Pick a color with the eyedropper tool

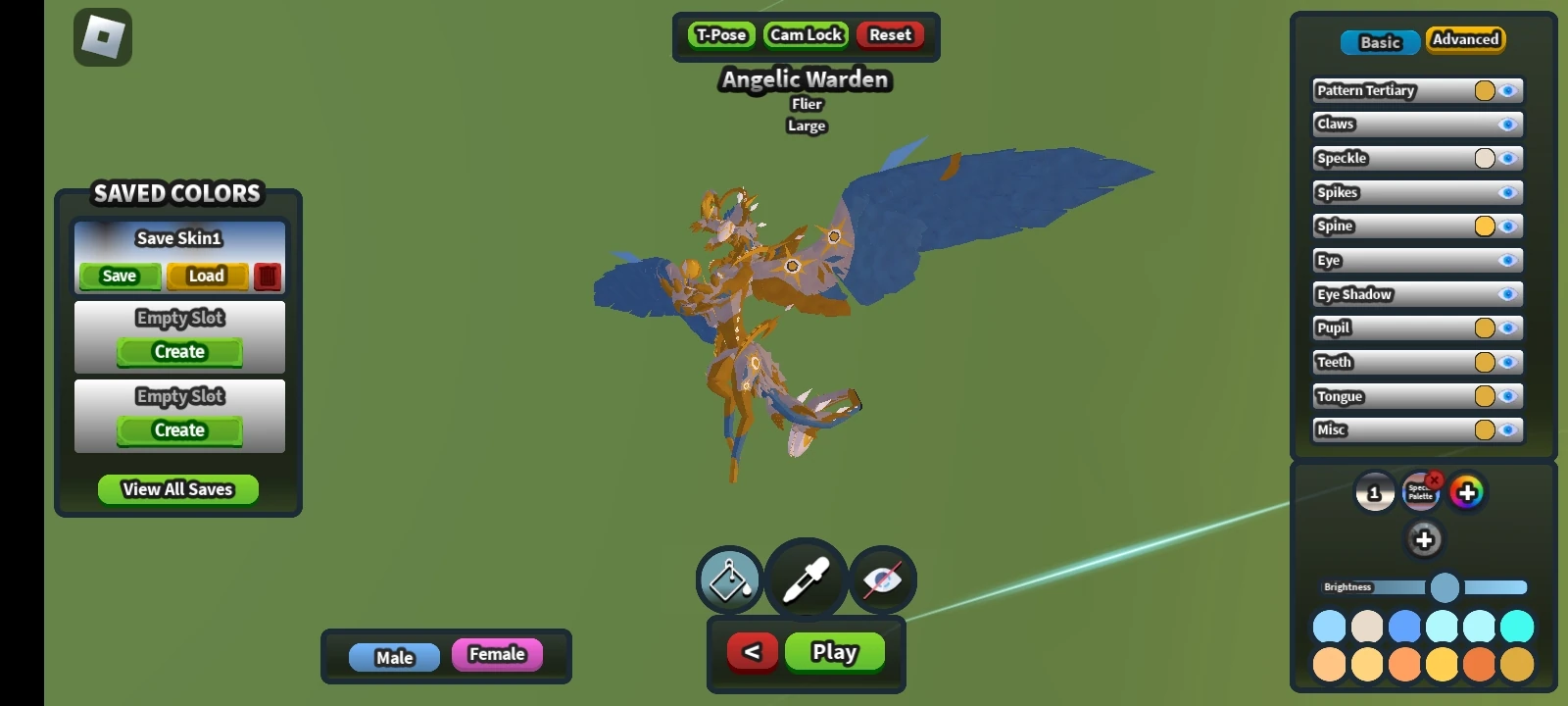click(x=806, y=579)
